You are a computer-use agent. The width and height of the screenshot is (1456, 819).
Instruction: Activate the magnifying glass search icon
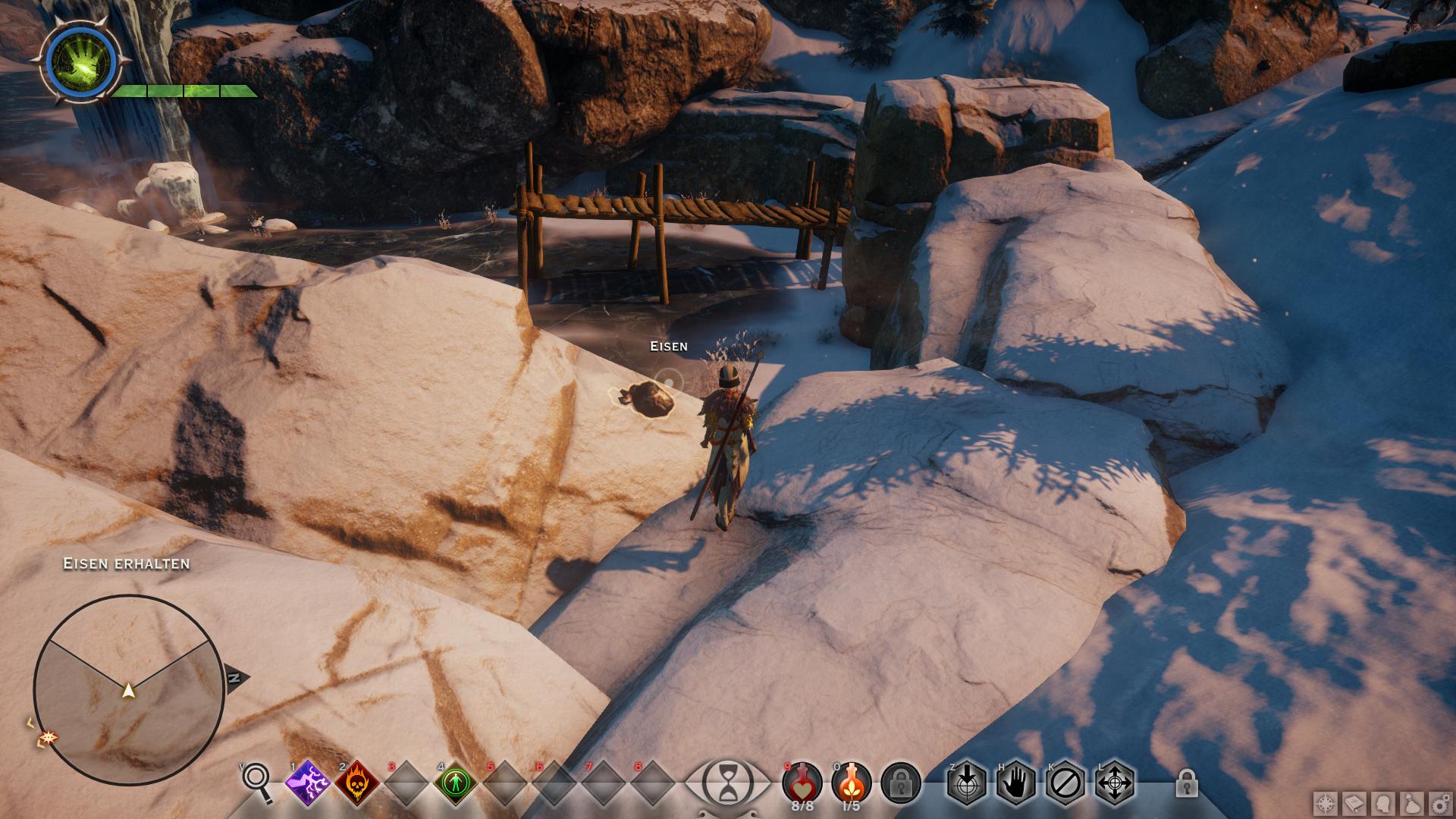257,782
